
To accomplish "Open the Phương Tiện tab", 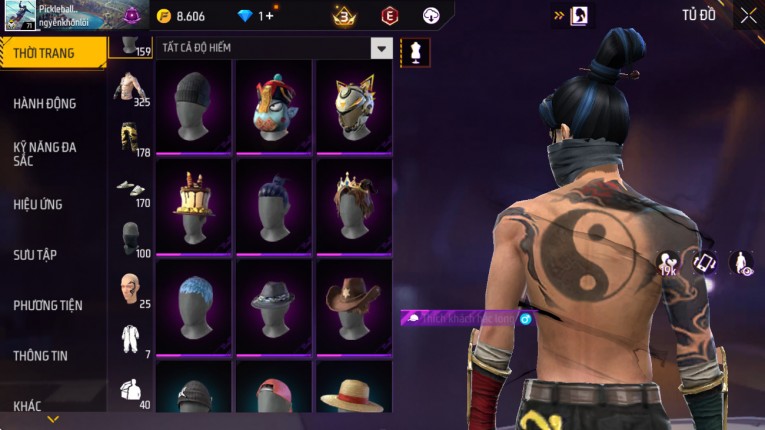I will (48, 305).
